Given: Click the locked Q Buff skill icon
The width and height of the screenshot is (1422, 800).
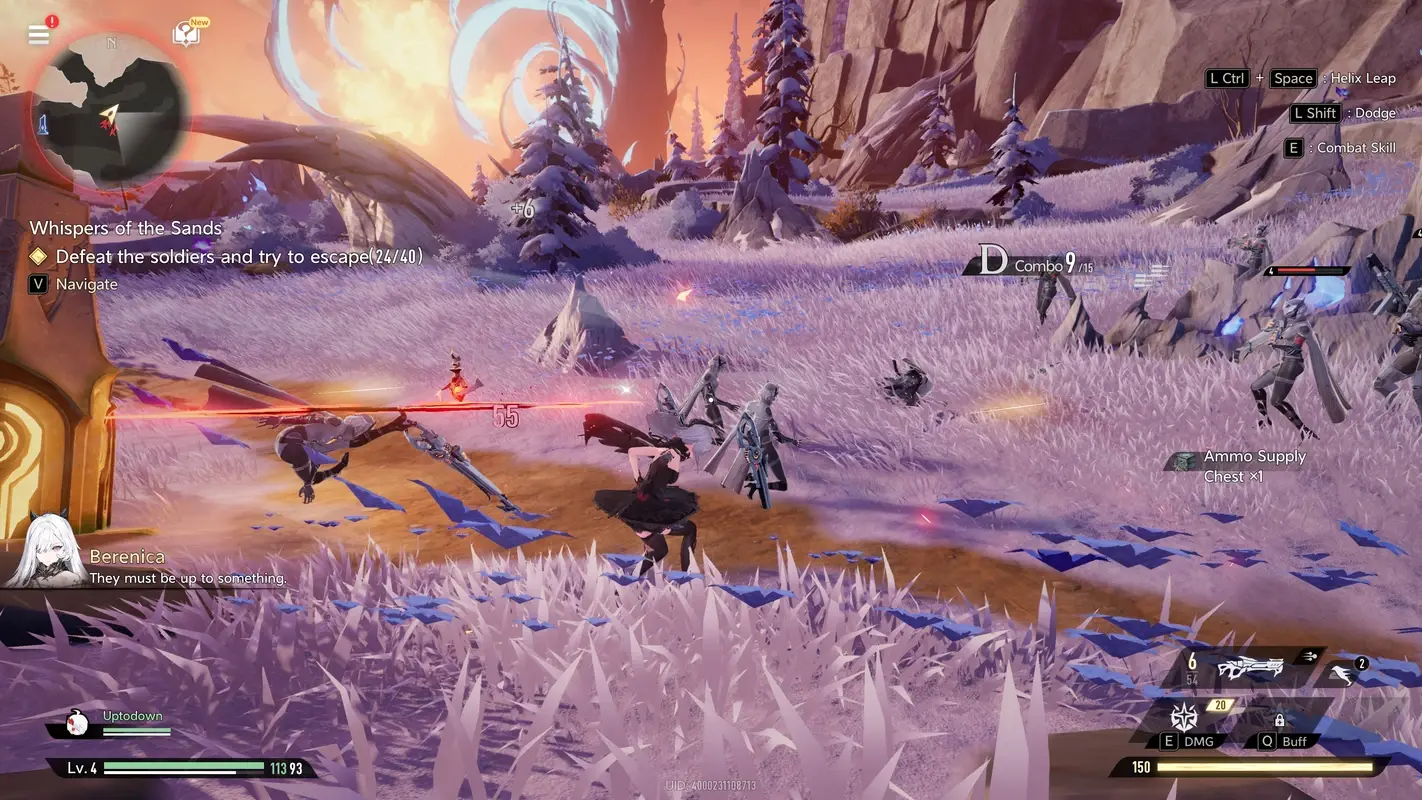Looking at the screenshot, I should tap(1280, 720).
